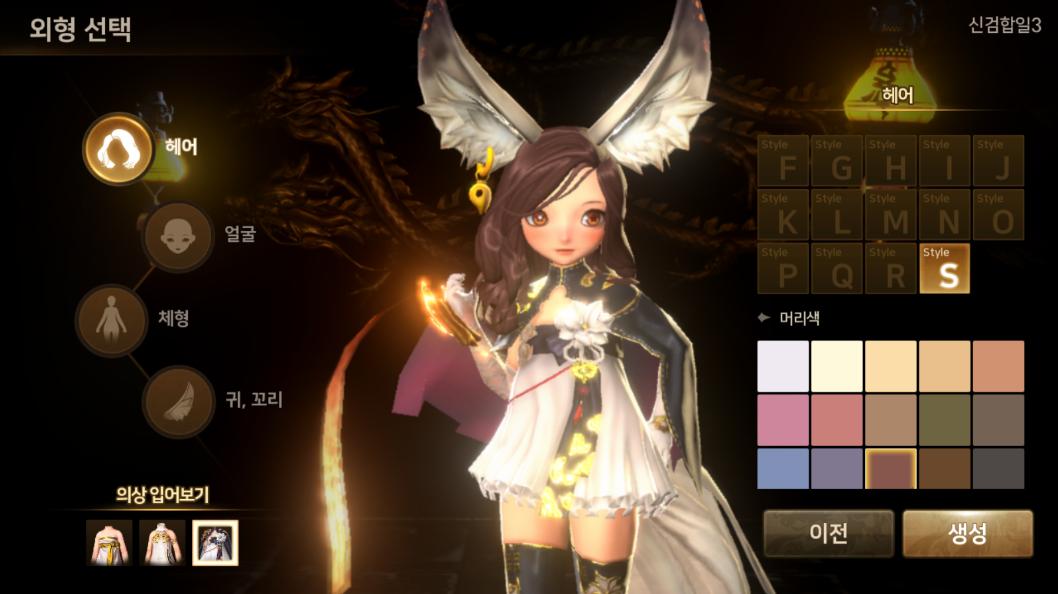This screenshot has width=1058, height=594.
Task: Preview the dark navy costume thumbnail
Action: tap(215, 543)
